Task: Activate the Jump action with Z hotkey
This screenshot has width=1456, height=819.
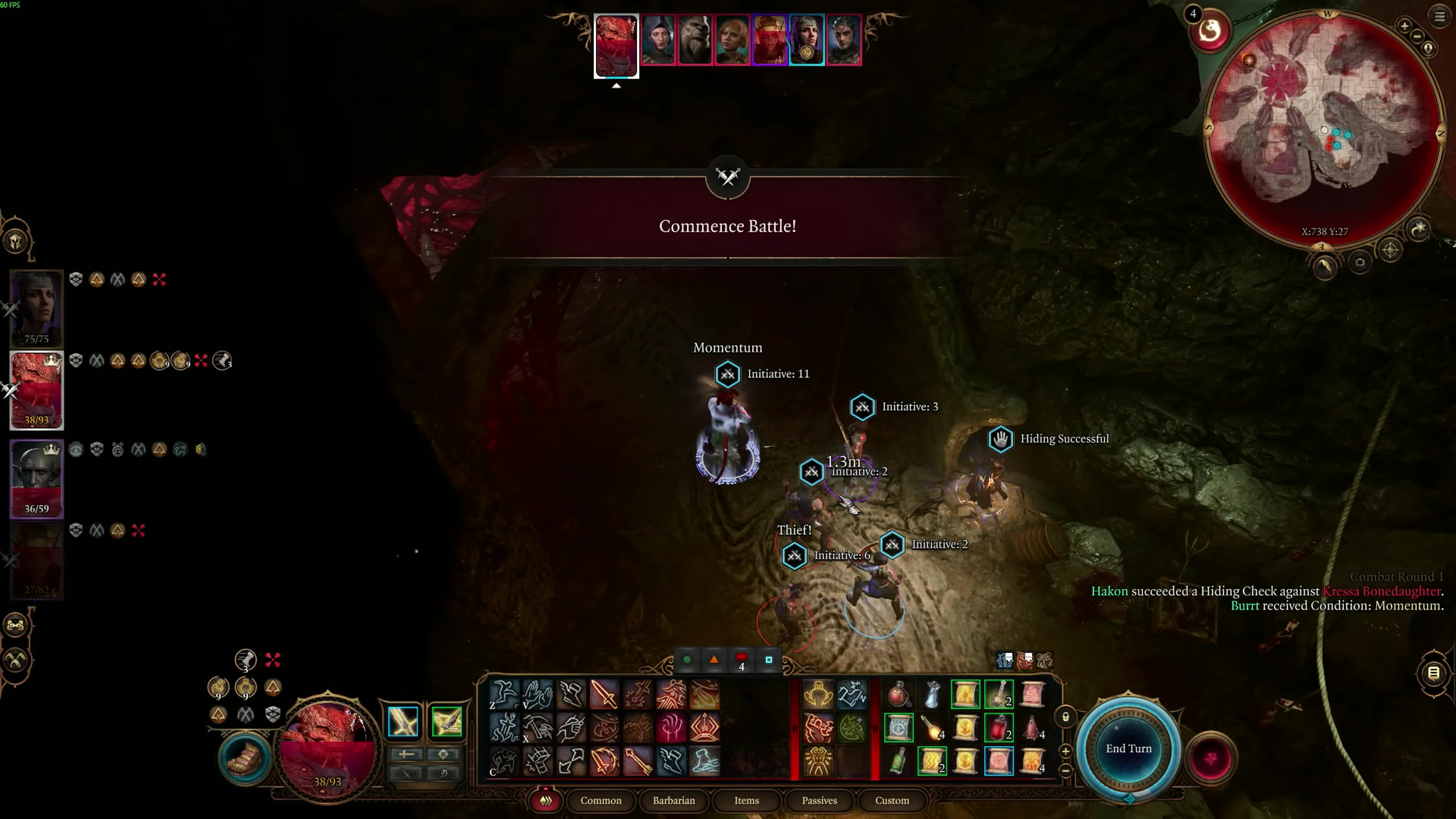Action: 504,693
